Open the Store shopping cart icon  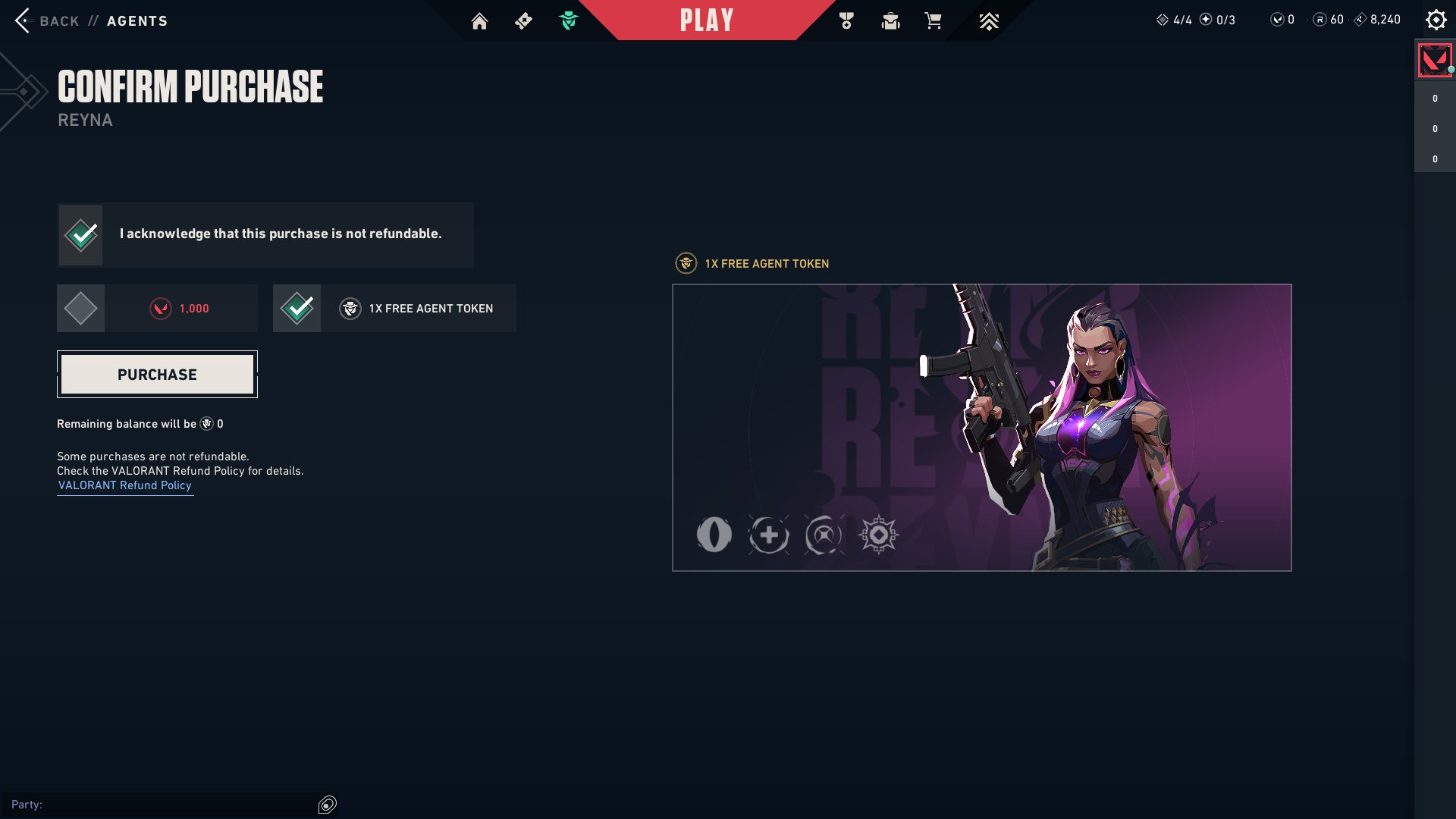[x=932, y=21]
